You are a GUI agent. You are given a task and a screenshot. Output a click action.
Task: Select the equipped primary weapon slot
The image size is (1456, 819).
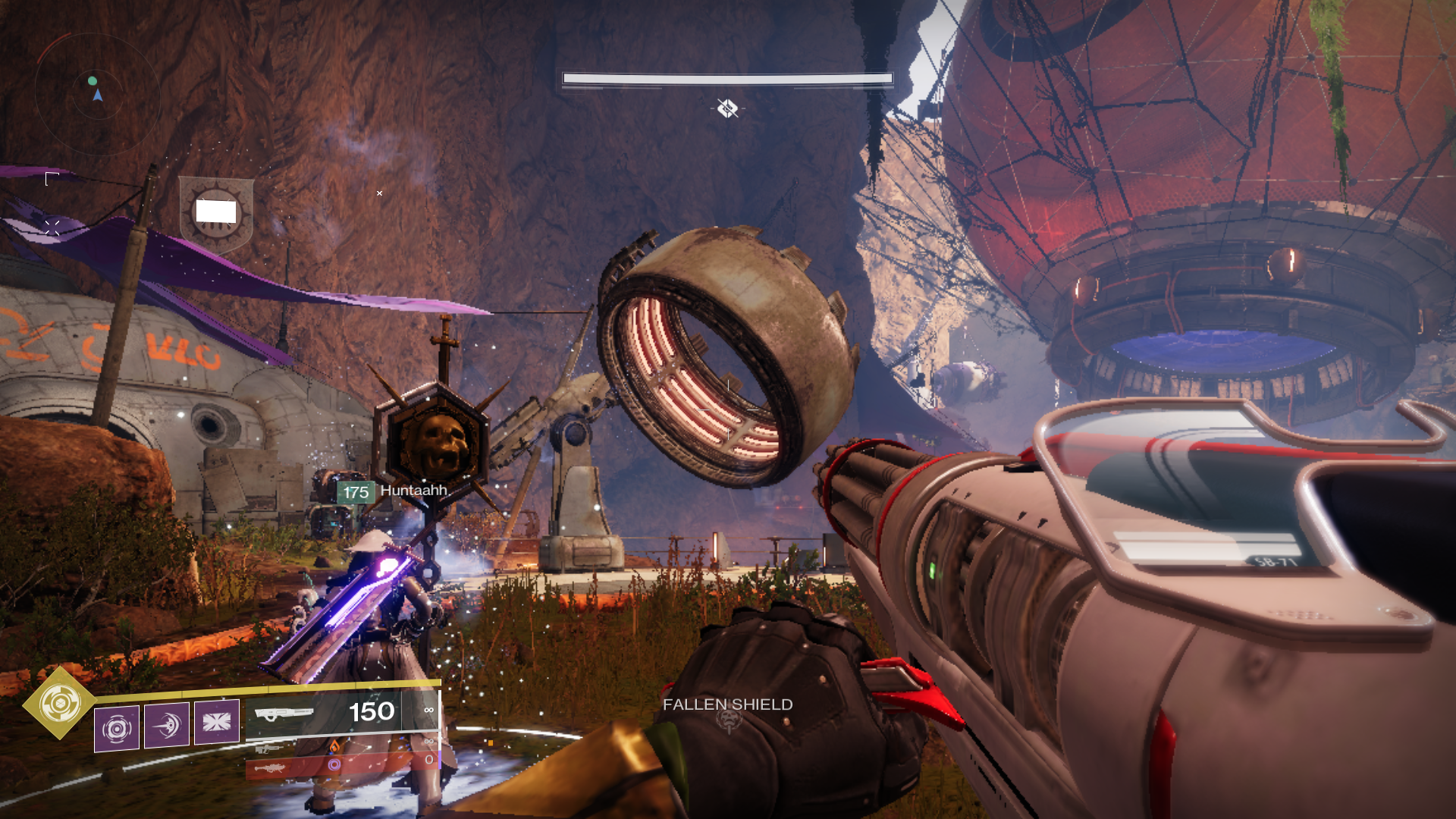point(341,713)
